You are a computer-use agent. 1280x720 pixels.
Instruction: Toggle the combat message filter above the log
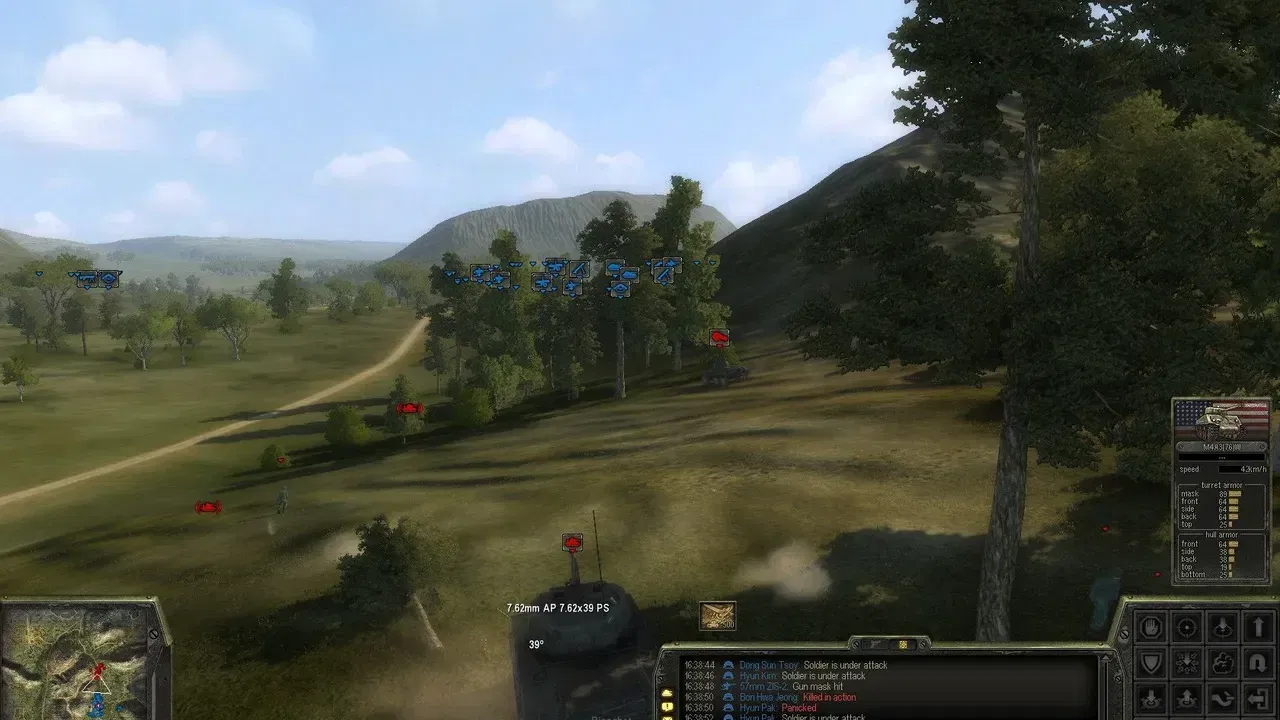(x=667, y=692)
